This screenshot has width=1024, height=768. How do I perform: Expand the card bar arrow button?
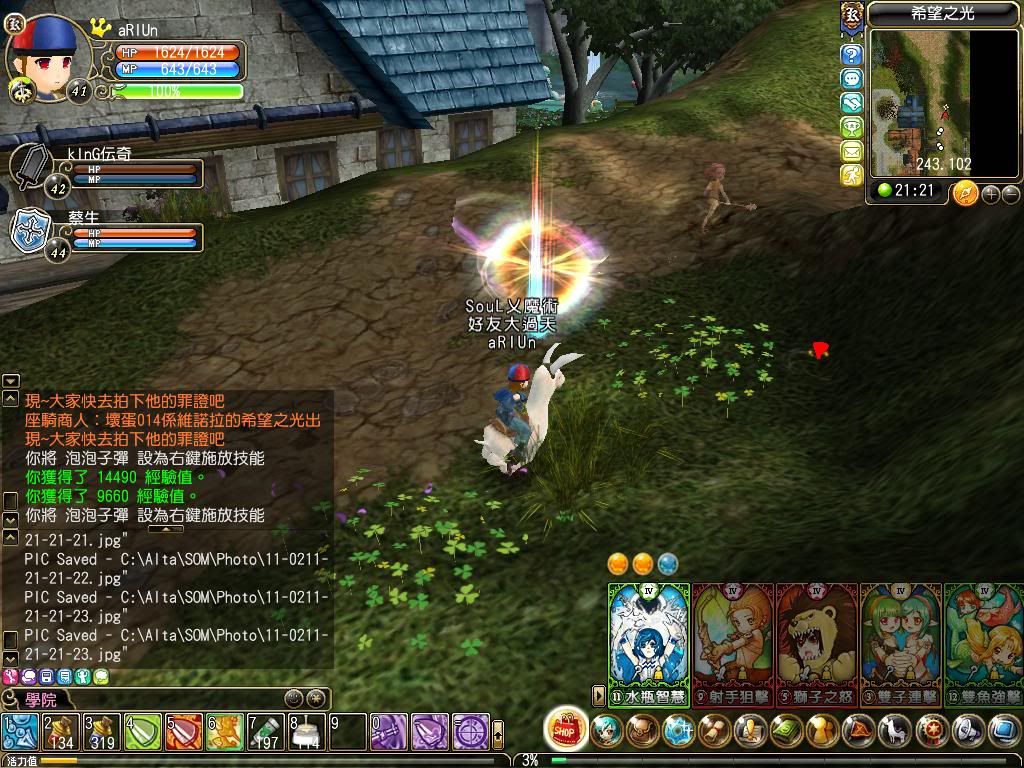[x=599, y=693]
